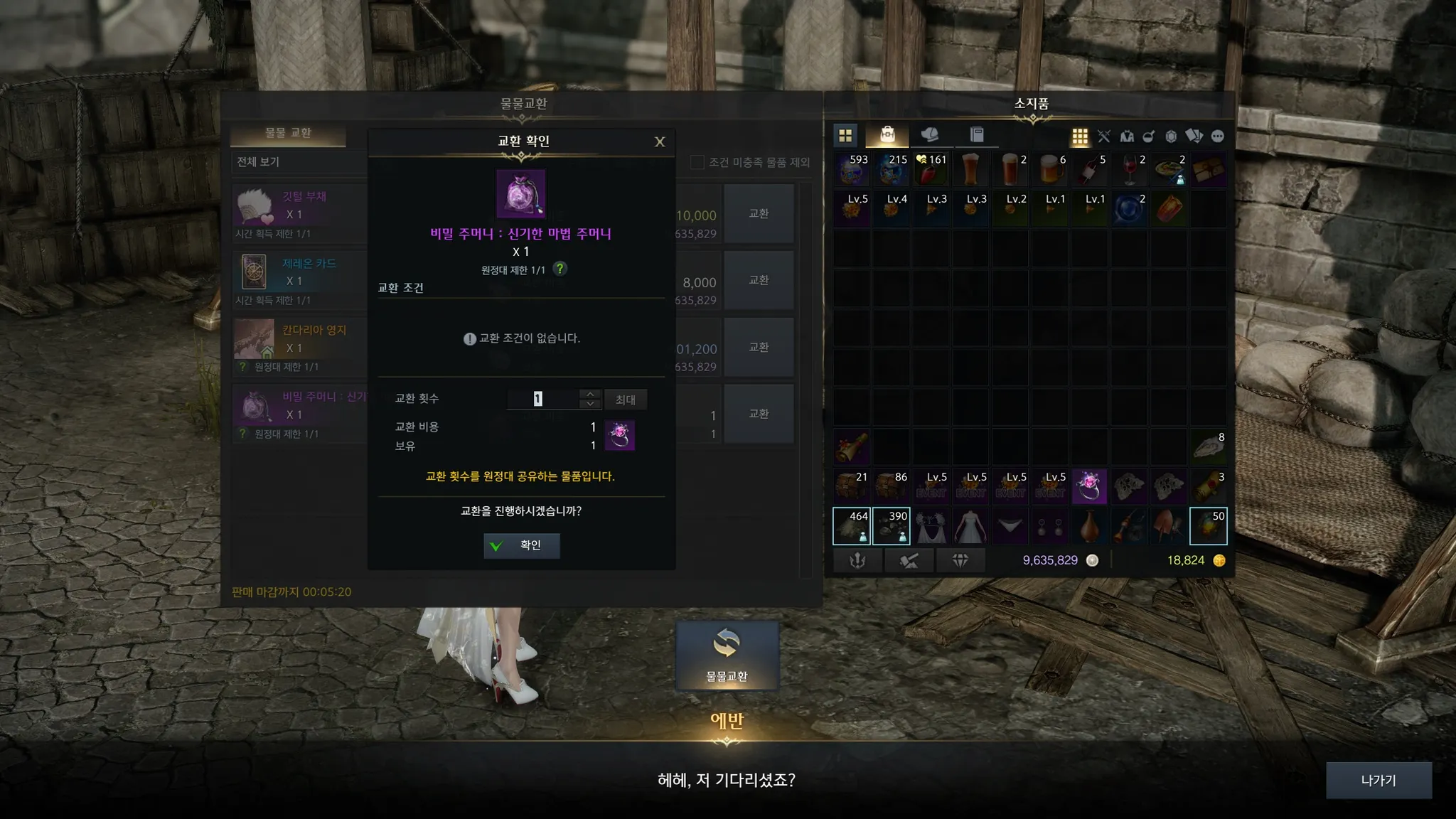Select the item stack of 593
This screenshot has height=819, width=1456.
point(852,169)
